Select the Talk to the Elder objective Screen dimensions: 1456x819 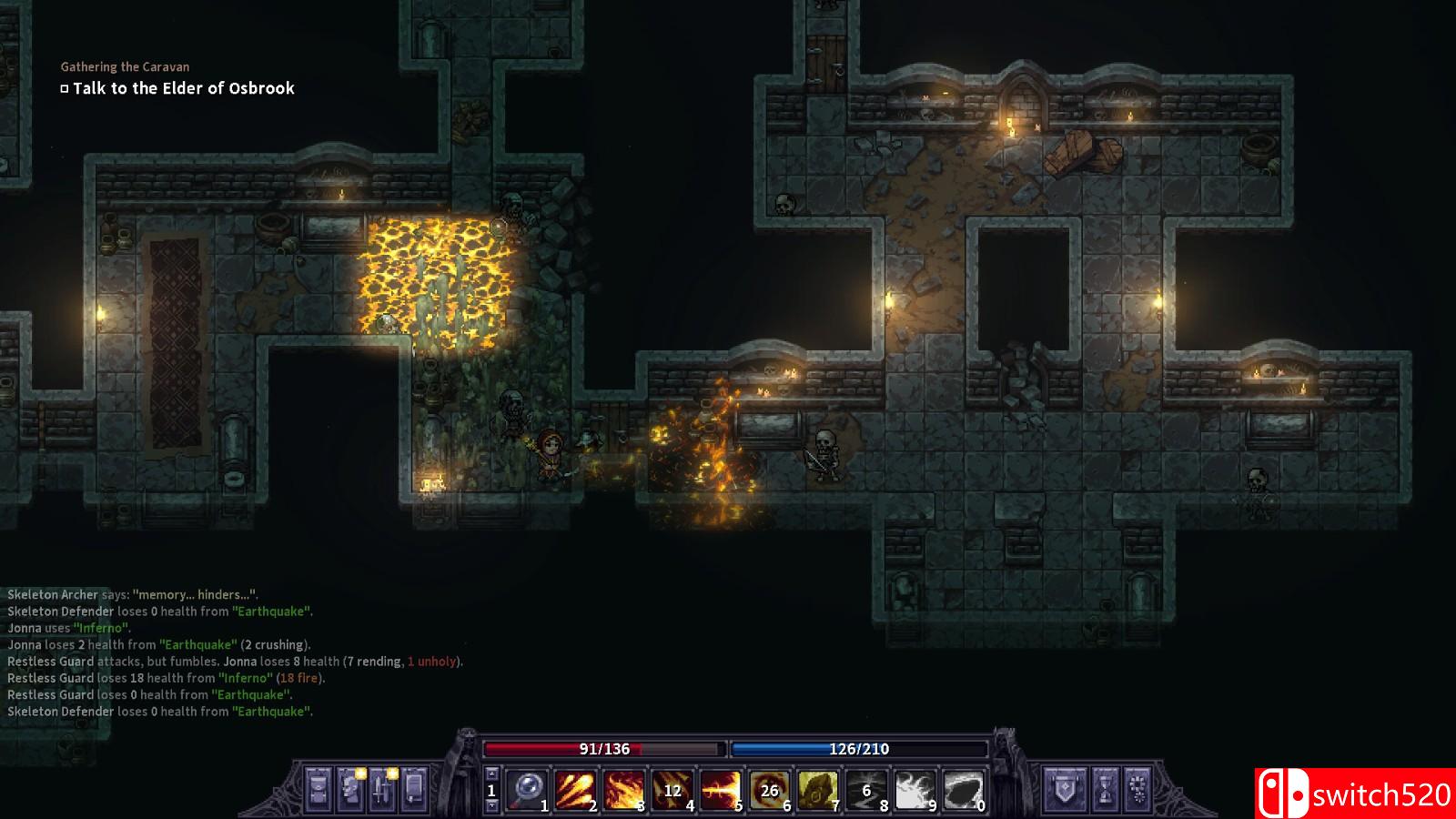(x=183, y=88)
